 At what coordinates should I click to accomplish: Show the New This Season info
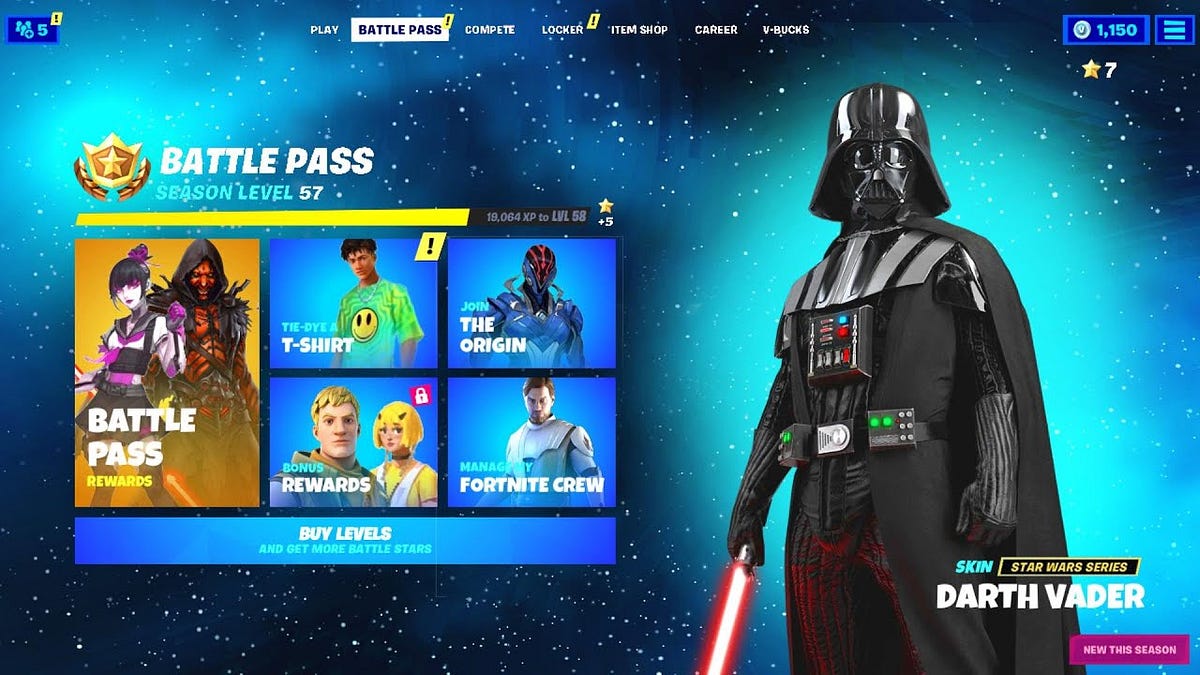pyautogui.click(x=1129, y=650)
